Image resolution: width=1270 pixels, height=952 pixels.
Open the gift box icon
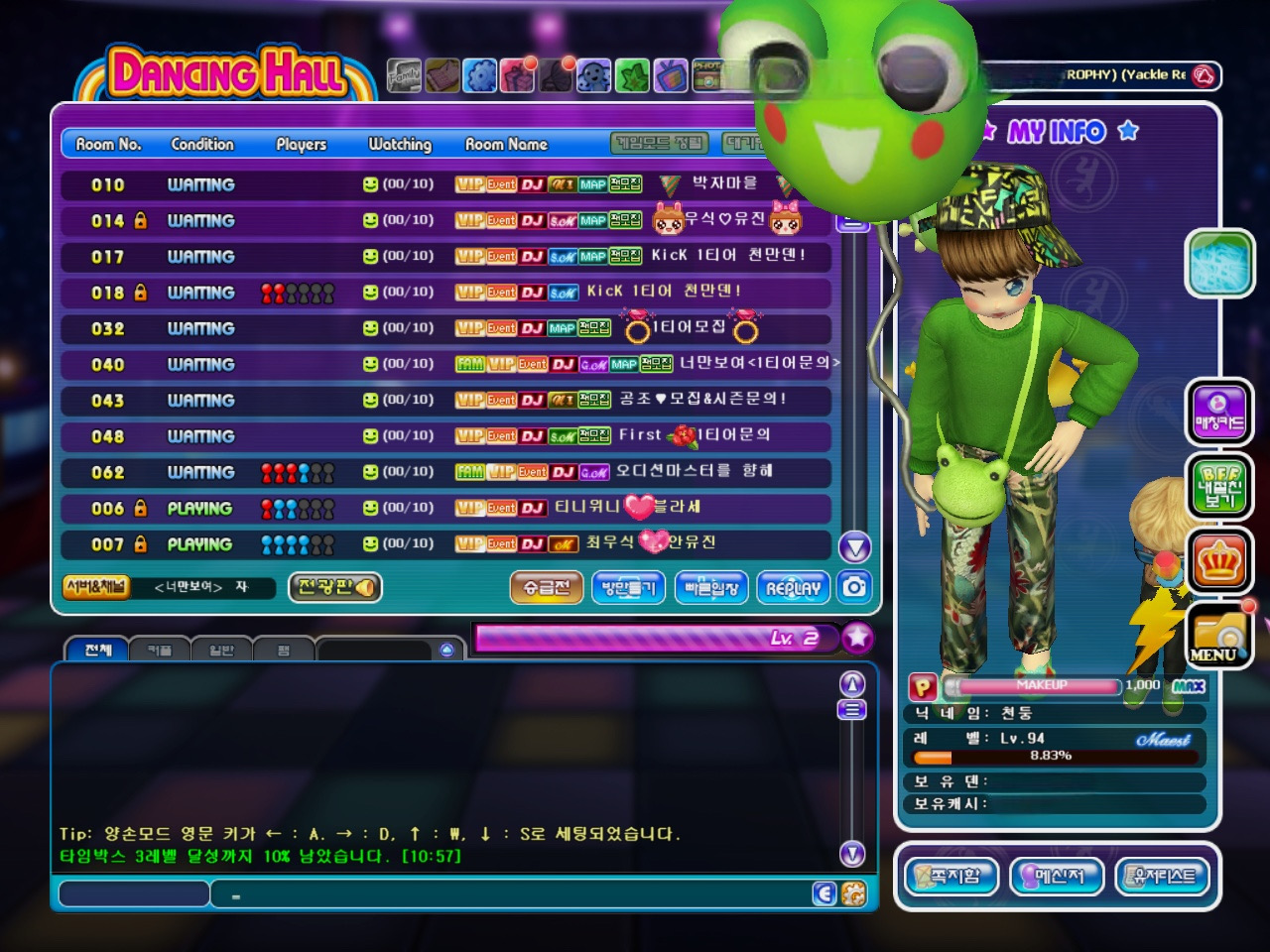pyautogui.click(x=518, y=75)
